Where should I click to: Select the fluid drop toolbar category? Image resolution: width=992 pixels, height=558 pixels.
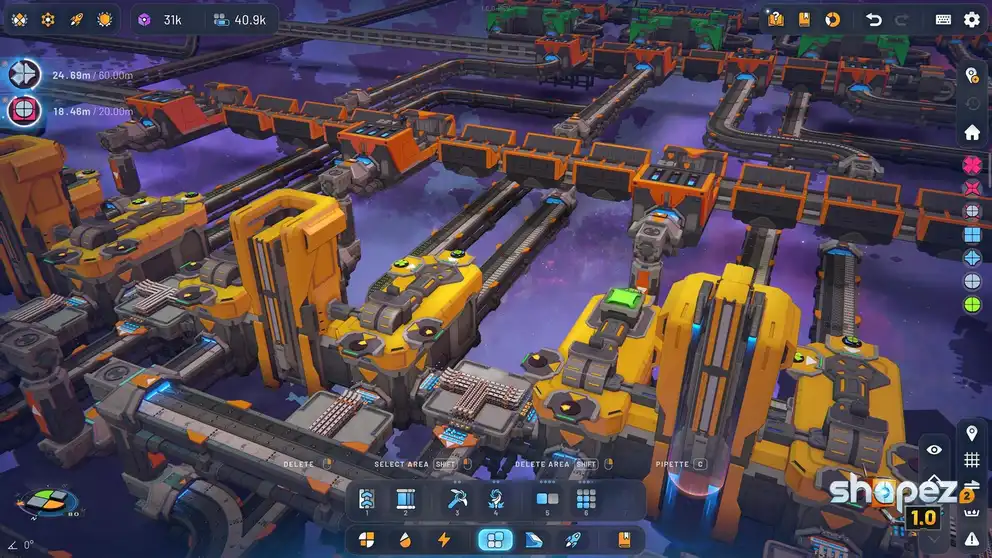(x=405, y=540)
